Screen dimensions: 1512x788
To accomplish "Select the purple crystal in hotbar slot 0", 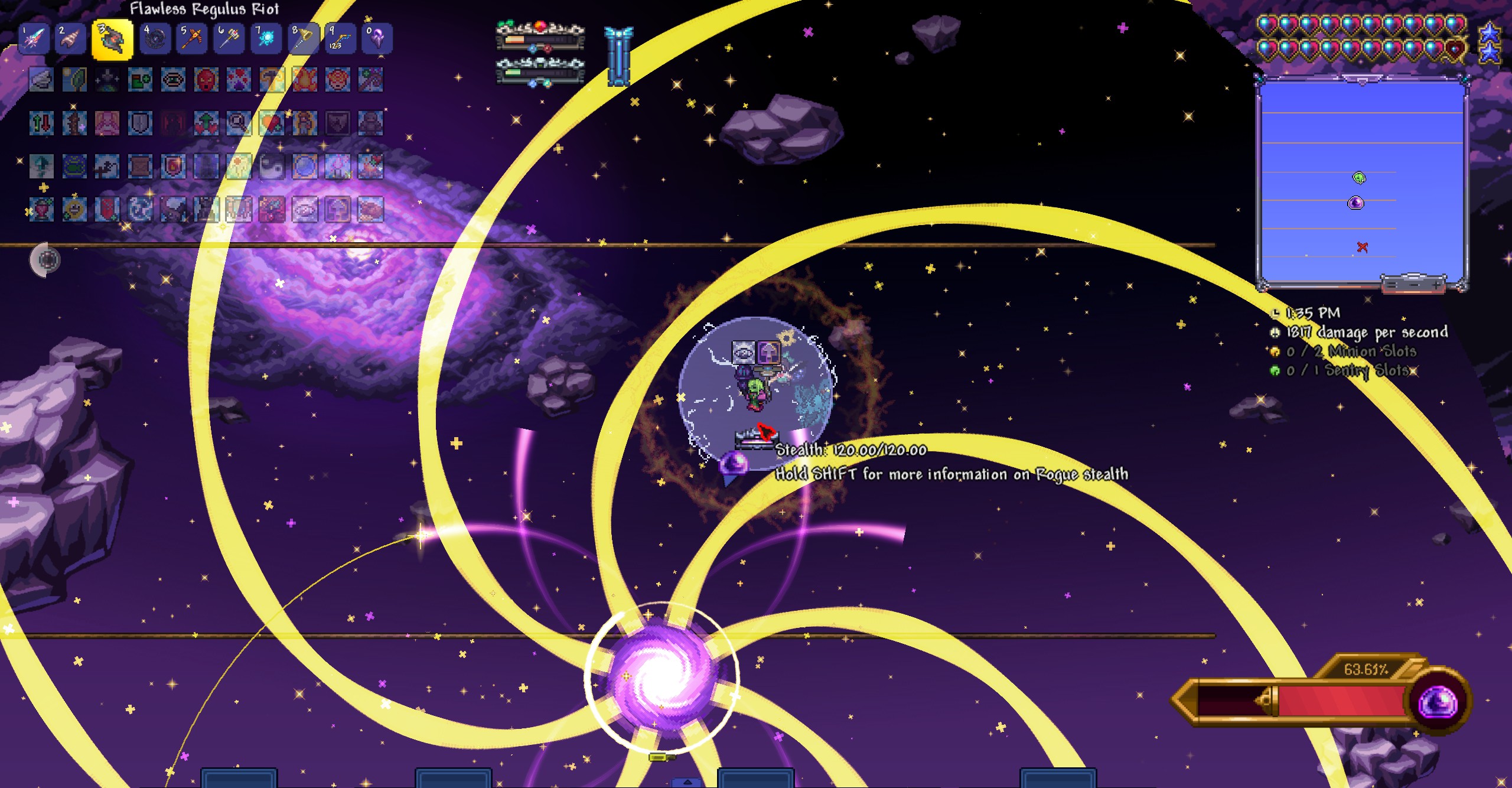I will point(376,39).
